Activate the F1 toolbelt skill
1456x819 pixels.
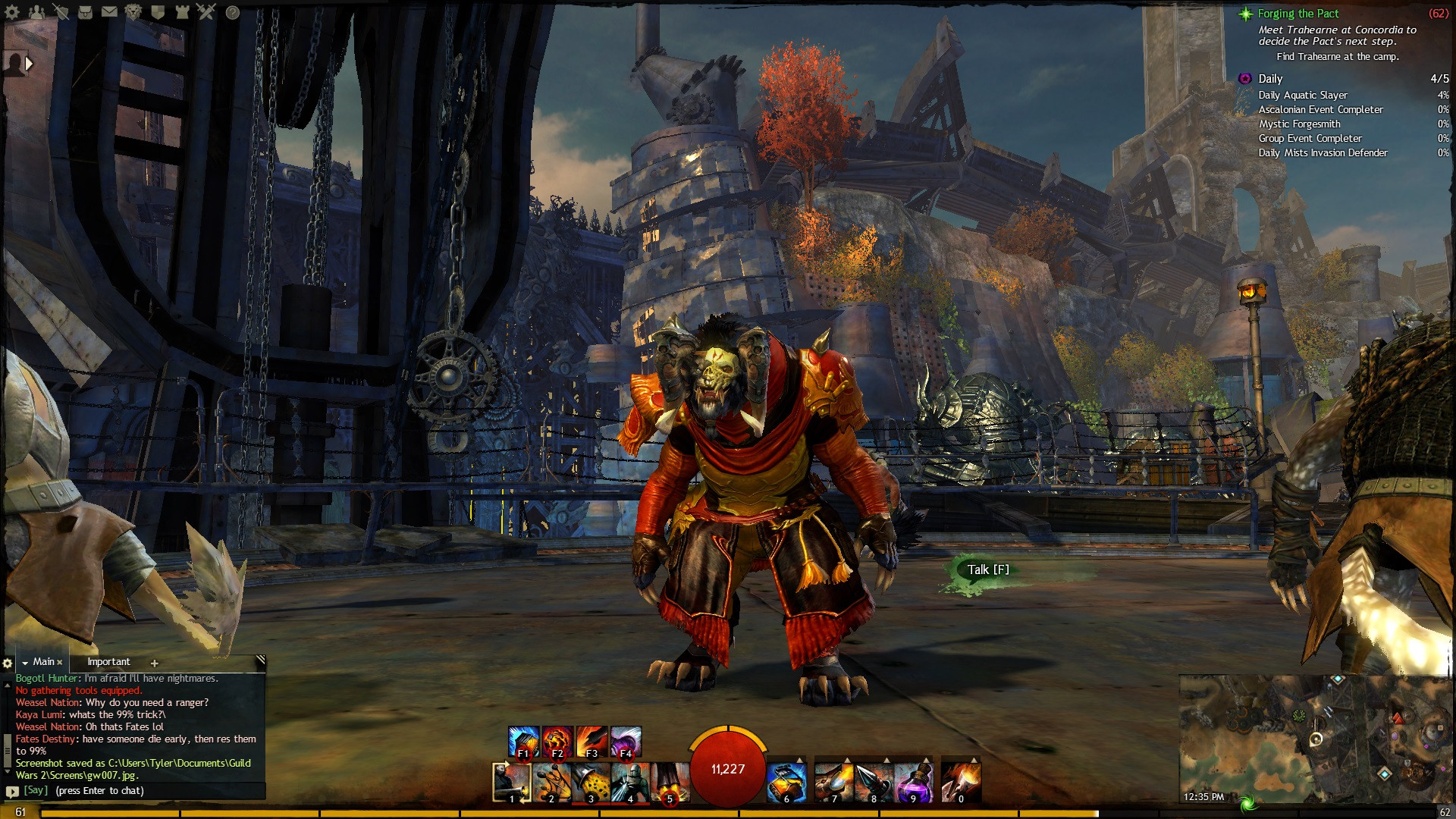523,742
